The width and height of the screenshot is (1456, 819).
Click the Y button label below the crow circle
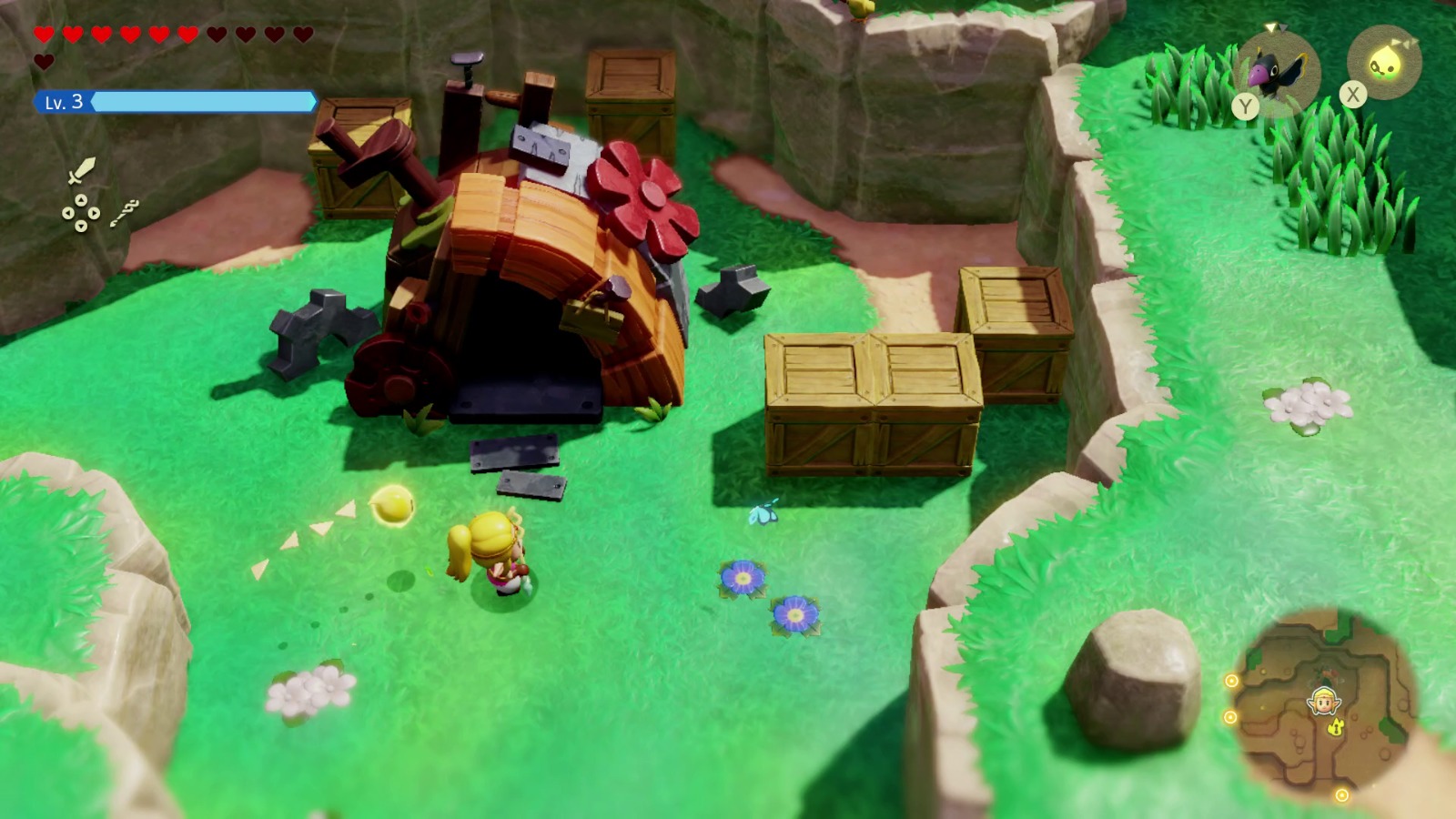click(1245, 106)
